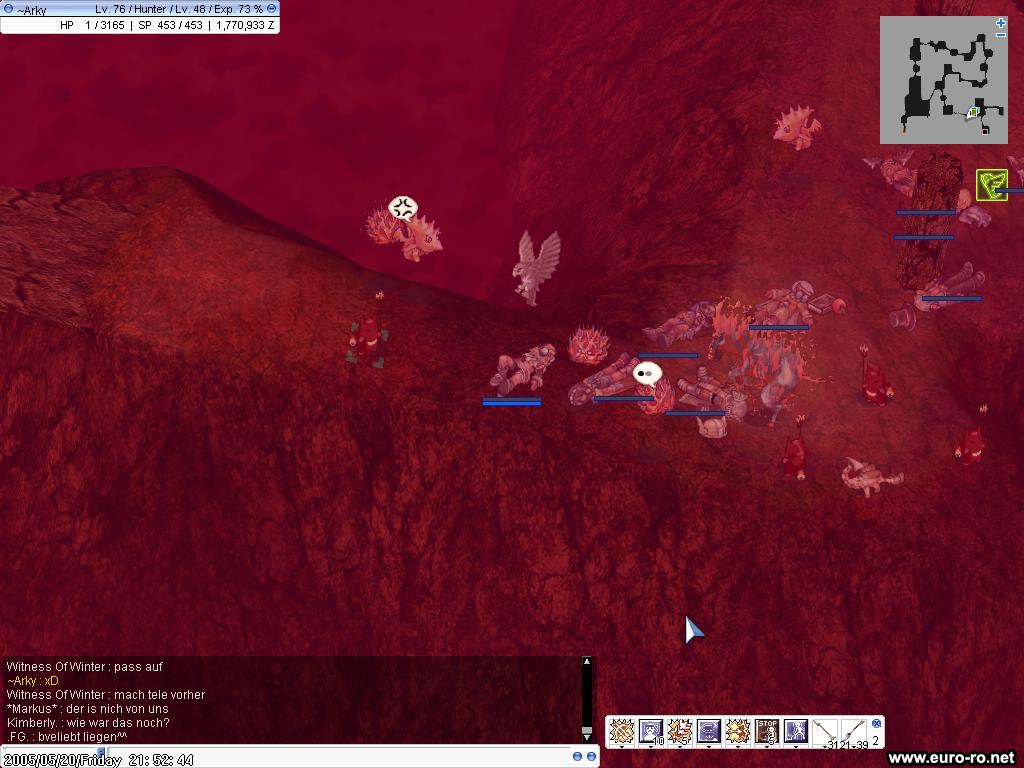The image size is (1024, 768).
Task: Use the blue running figure skill
Action: click(796, 732)
